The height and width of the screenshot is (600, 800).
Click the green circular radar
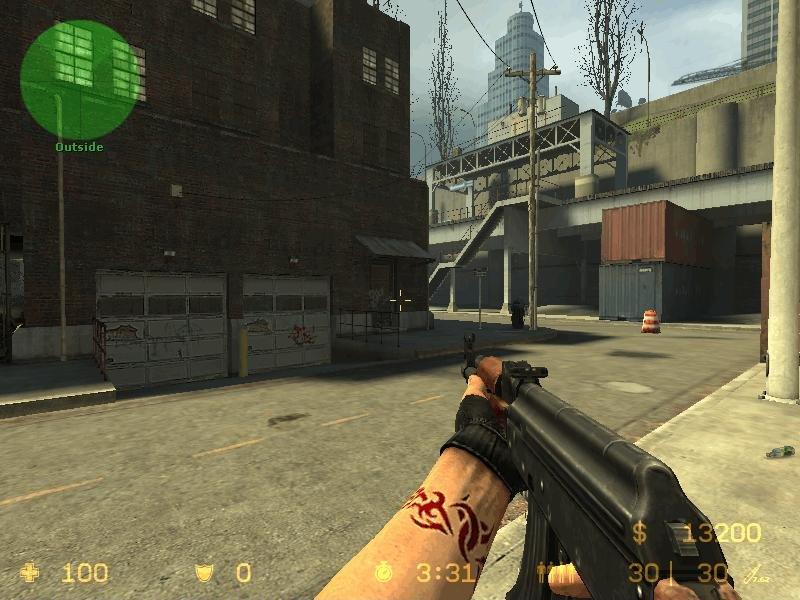click(x=79, y=79)
